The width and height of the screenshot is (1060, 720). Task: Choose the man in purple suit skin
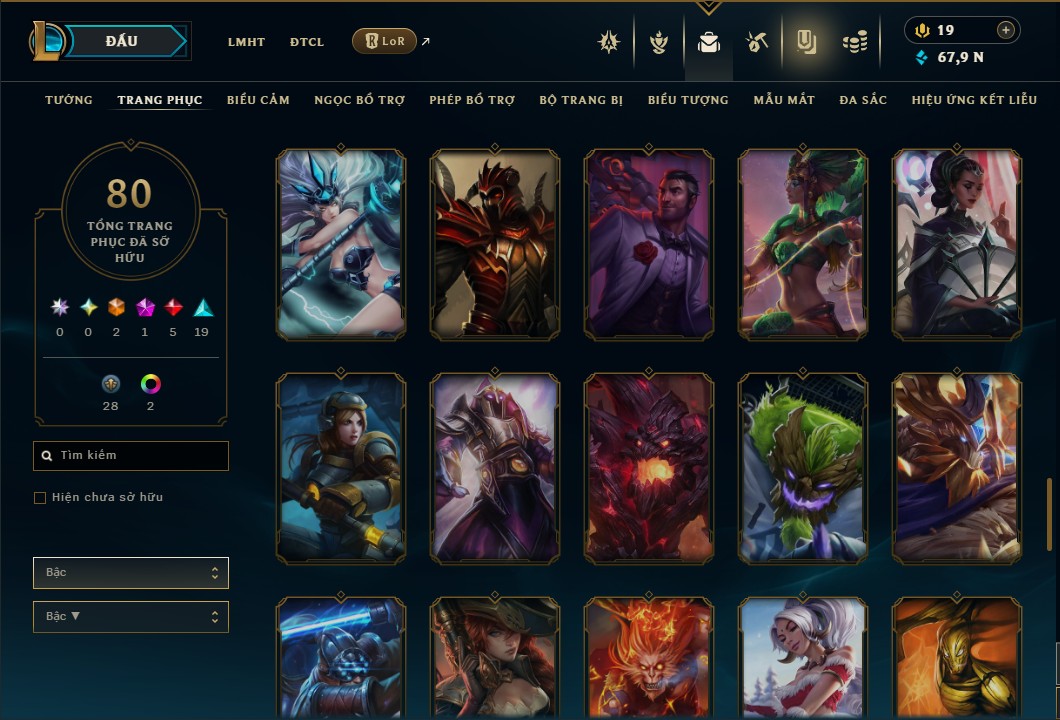pos(649,245)
